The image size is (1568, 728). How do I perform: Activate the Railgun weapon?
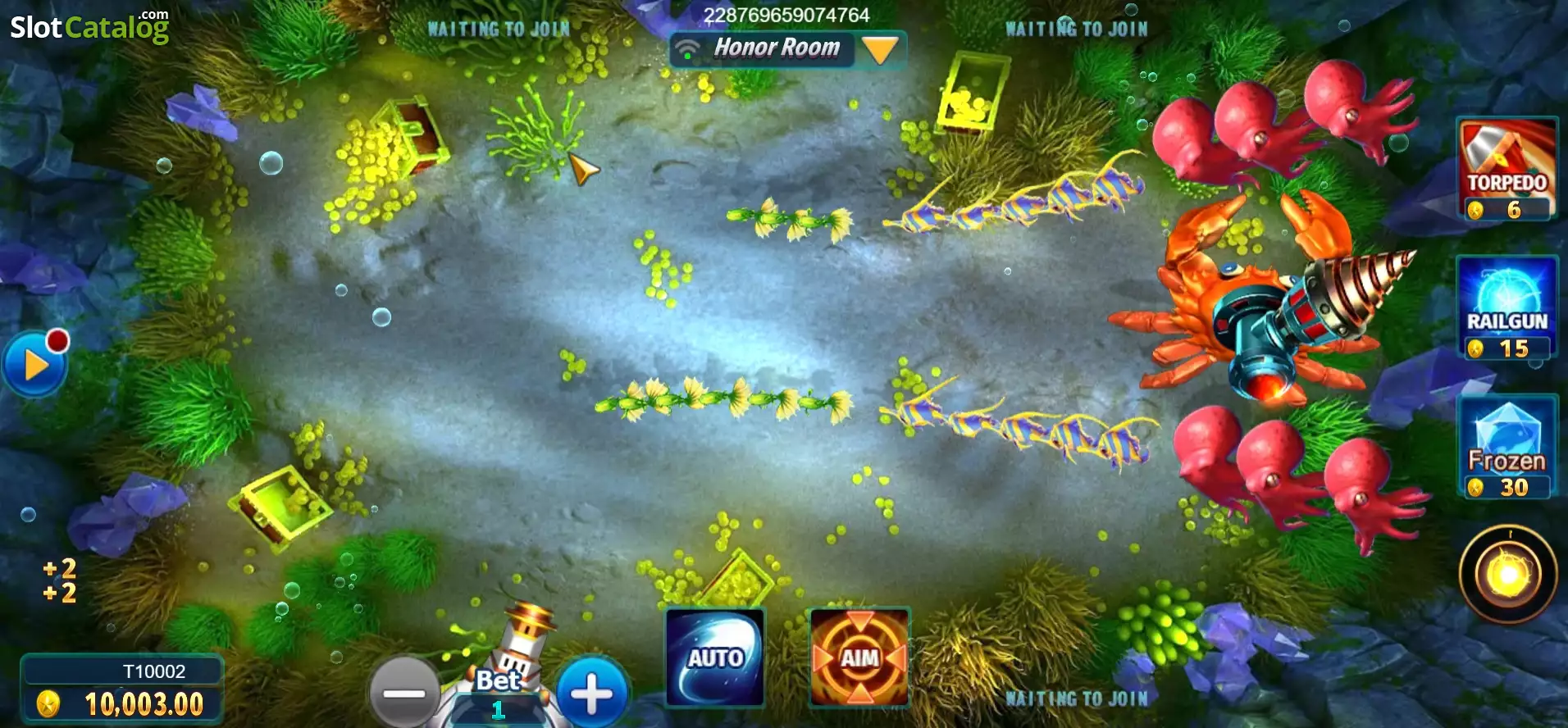click(x=1507, y=307)
